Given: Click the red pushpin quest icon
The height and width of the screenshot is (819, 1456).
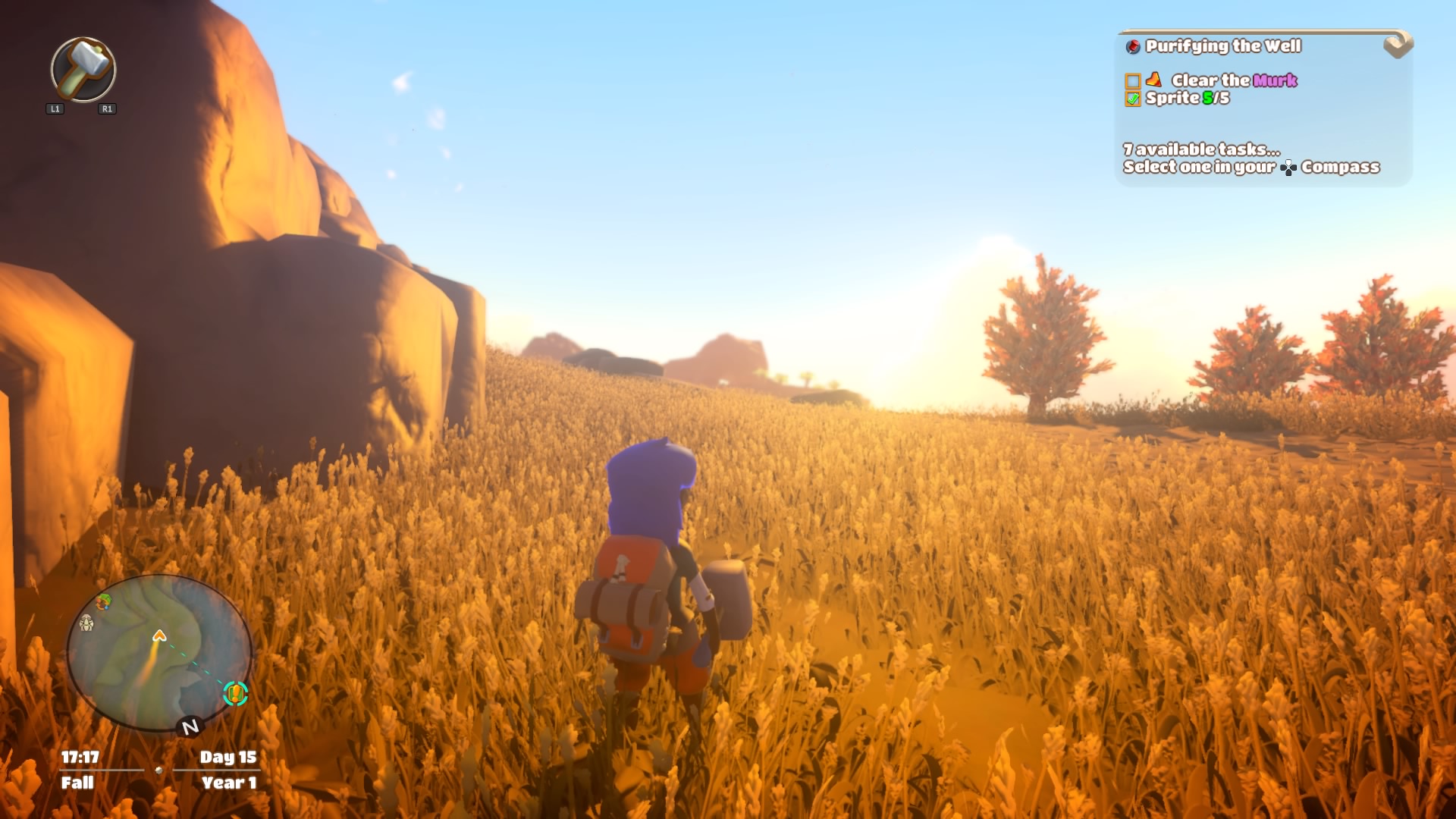Looking at the screenshot, I should coord(1133,47).
